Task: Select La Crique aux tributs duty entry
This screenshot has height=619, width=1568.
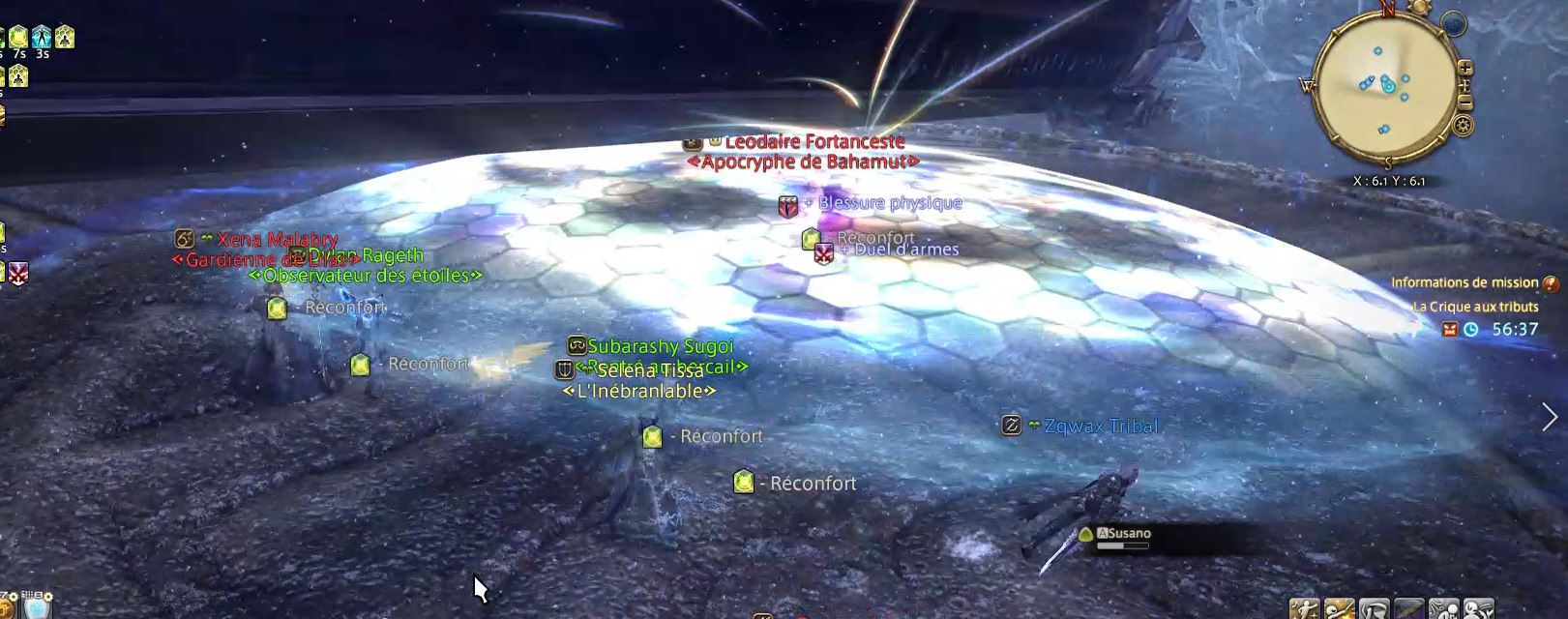Action: tap(1475, 307)
